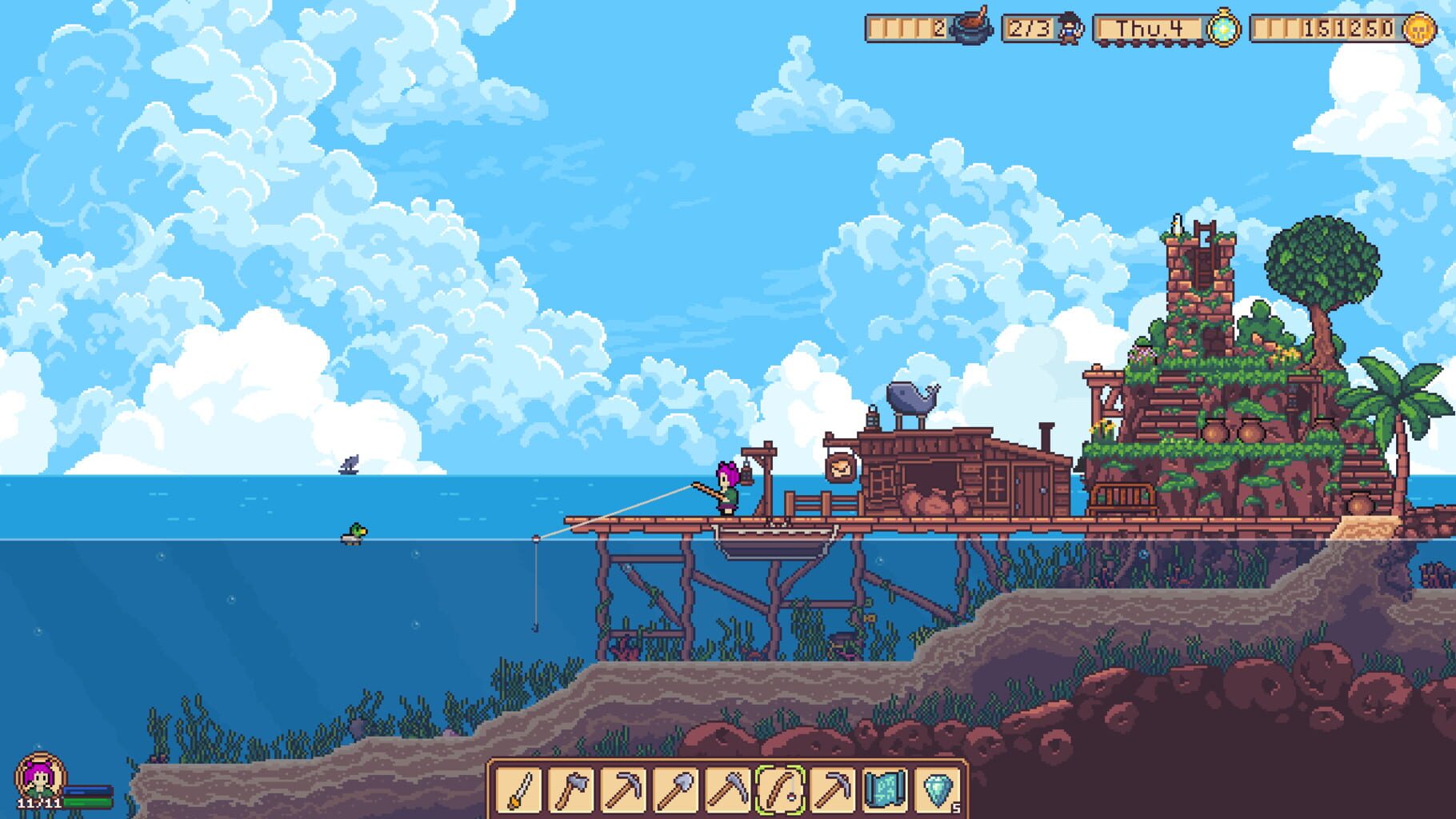Click the adventurer icon next to the 2/3 counter
The image size is (1456, 819).
coord(1069,29)
